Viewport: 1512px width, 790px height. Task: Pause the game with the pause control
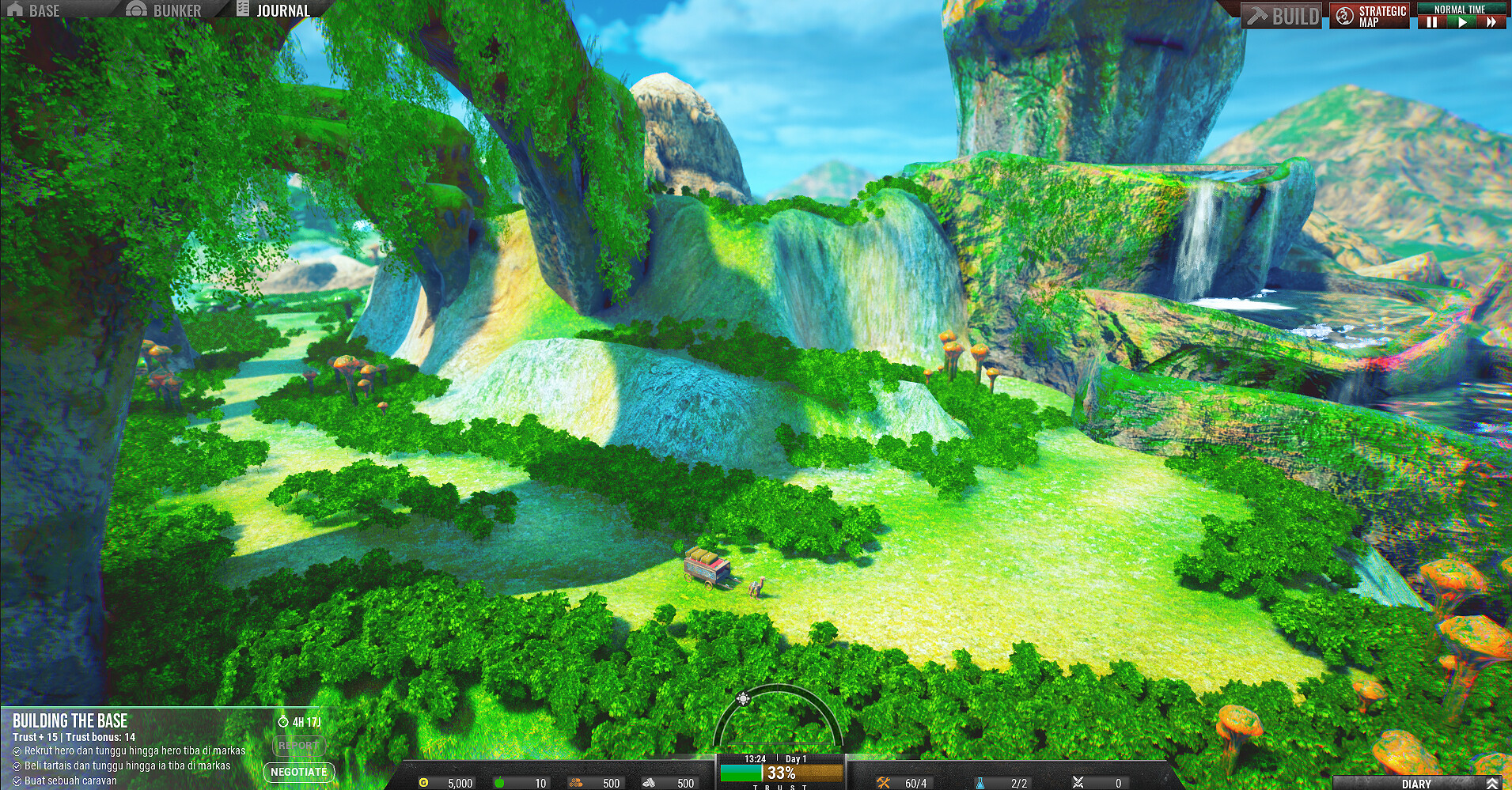pyautogui.click(x=1434, y=24)
